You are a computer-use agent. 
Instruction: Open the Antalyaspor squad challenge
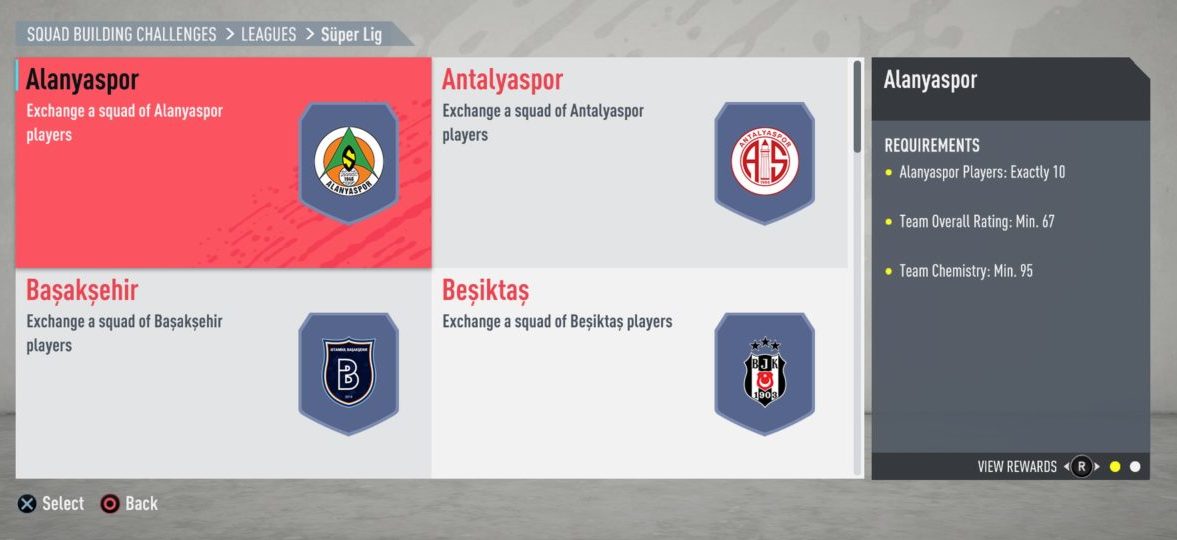(639, 162)
